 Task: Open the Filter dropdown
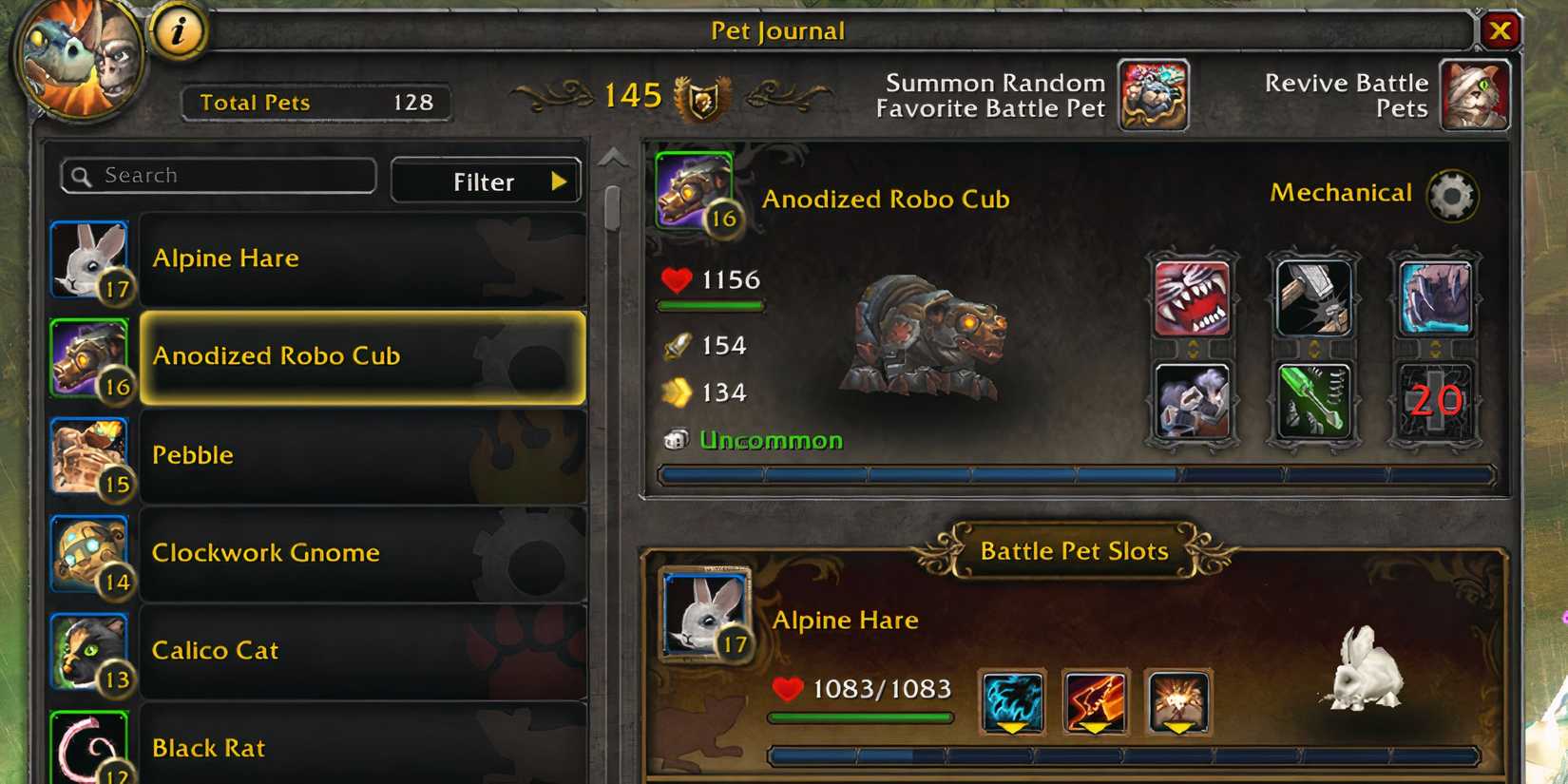tap(486, 181)
